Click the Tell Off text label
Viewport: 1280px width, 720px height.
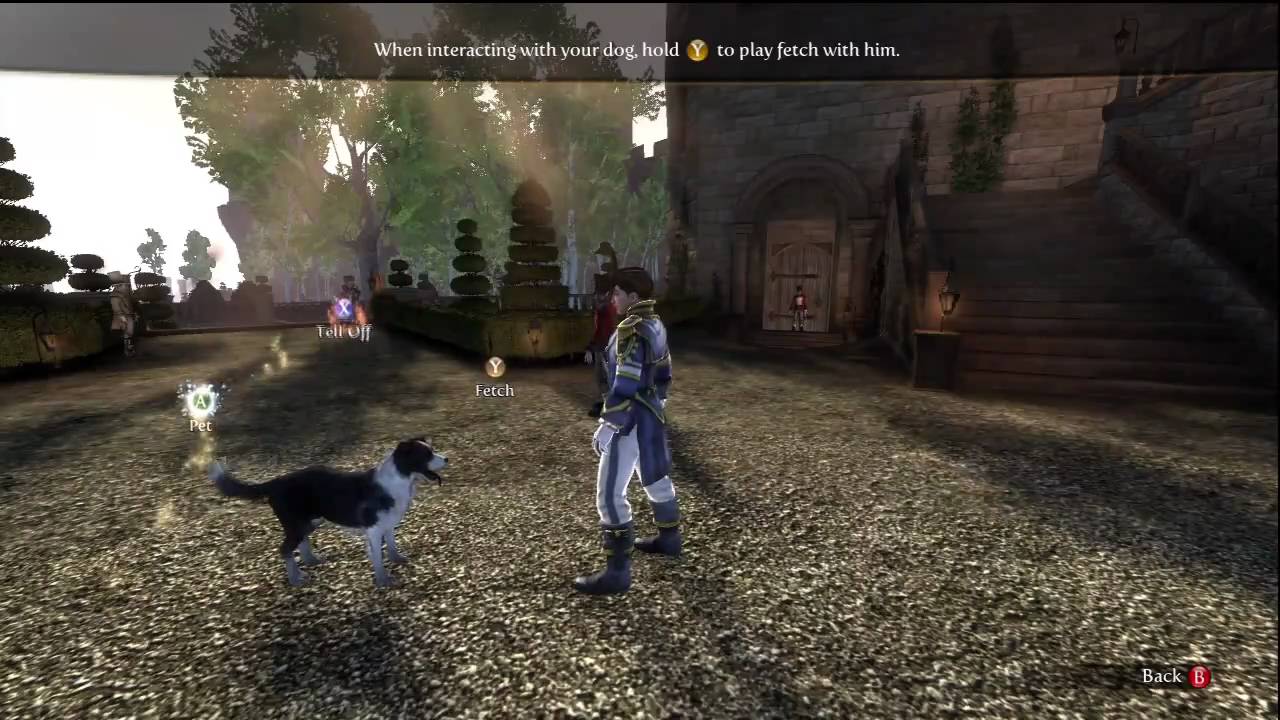click(x=344, y=332)
